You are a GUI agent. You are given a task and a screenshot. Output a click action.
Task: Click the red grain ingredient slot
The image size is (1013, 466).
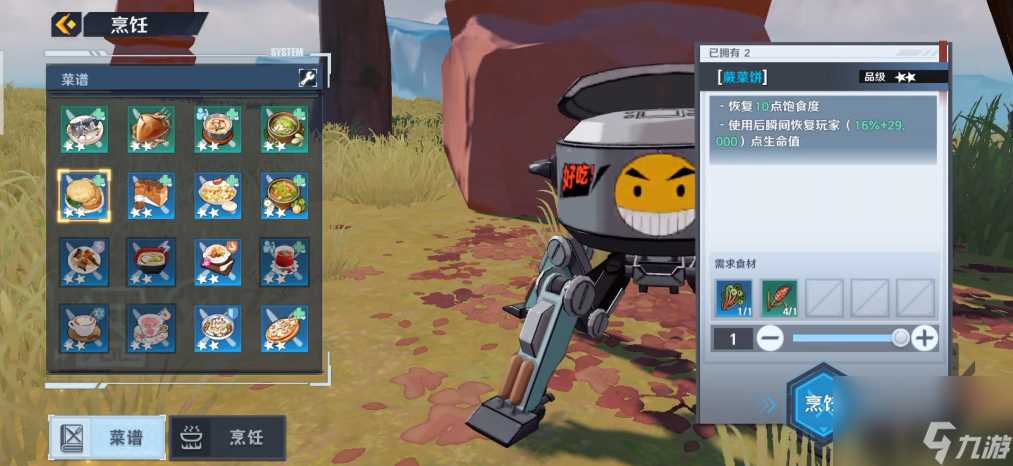tap(780, 297)
